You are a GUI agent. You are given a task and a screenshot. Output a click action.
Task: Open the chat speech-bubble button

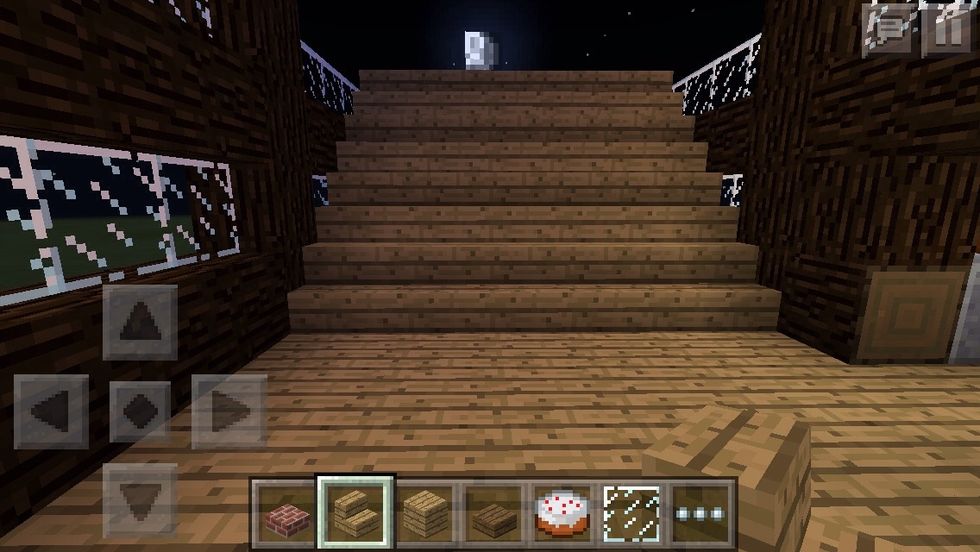[889, 29]
